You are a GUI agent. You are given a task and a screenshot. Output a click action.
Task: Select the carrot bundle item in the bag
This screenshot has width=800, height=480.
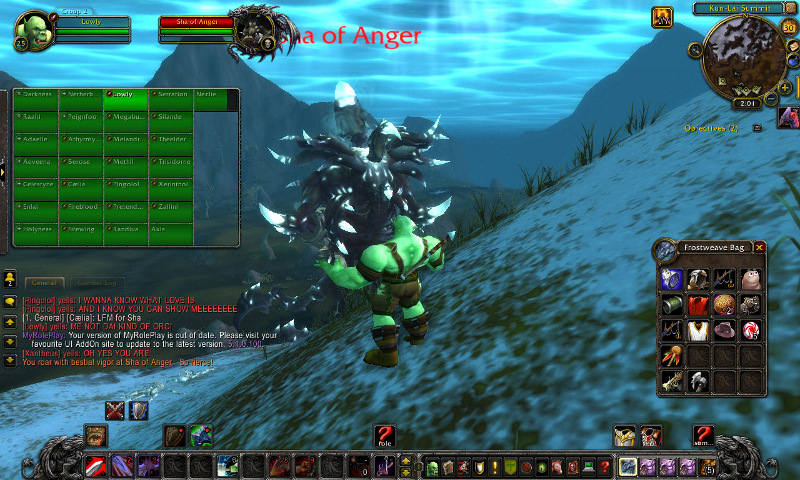[x=671, y=355]
